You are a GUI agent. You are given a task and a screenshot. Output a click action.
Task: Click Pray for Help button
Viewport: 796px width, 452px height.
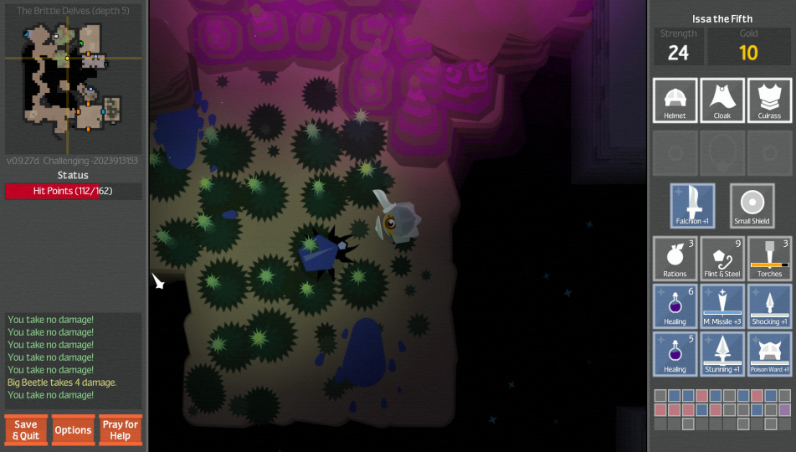click(120, 429)
